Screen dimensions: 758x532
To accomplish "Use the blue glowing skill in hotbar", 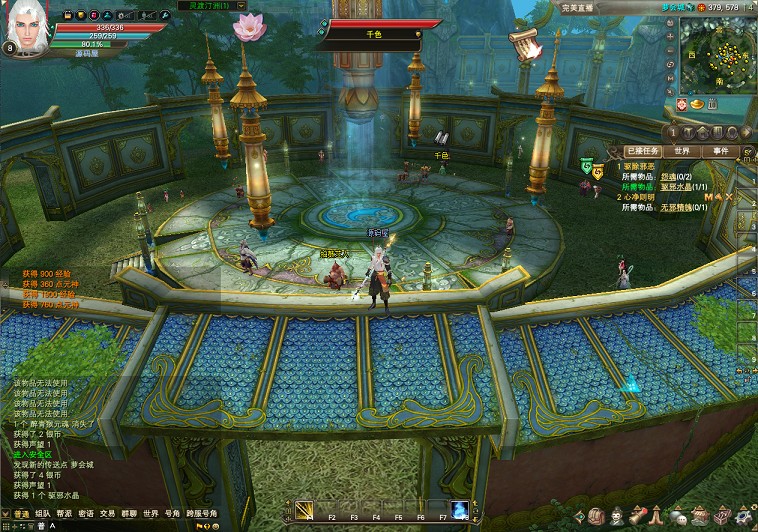I will tap(460, 510).
